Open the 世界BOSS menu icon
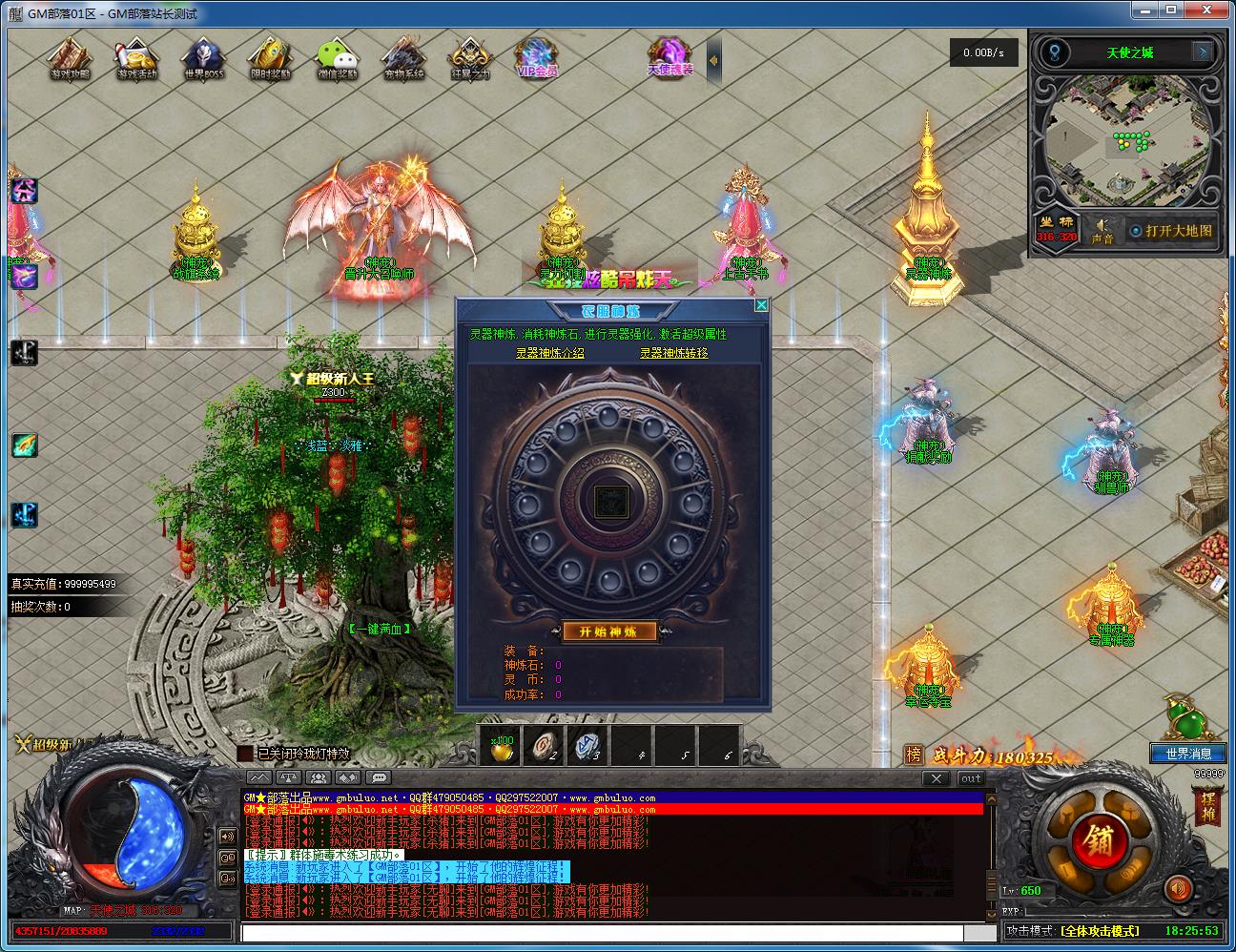1236x952 pixels. pos(204,57)
